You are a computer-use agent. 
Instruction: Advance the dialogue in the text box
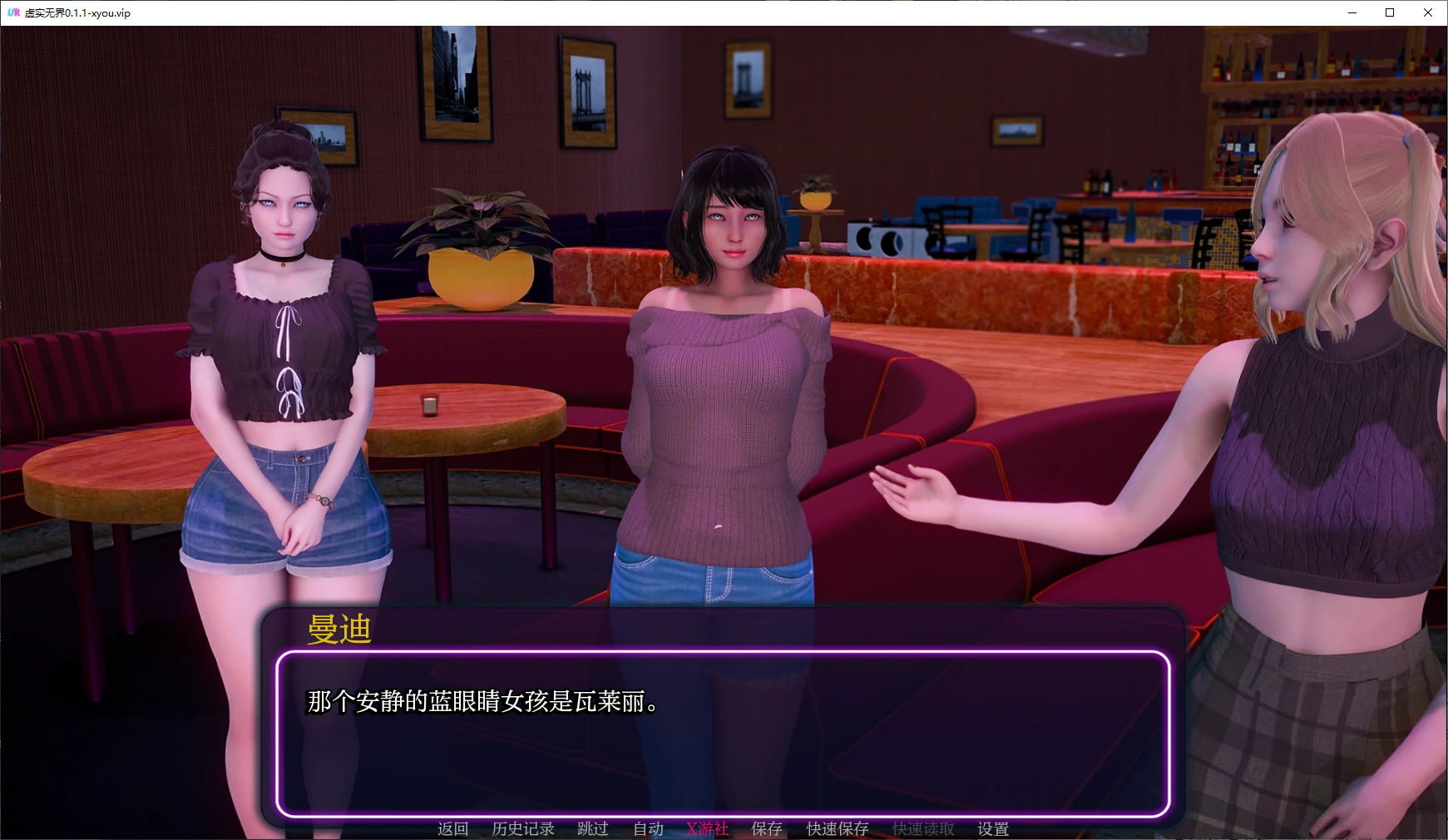722,734
